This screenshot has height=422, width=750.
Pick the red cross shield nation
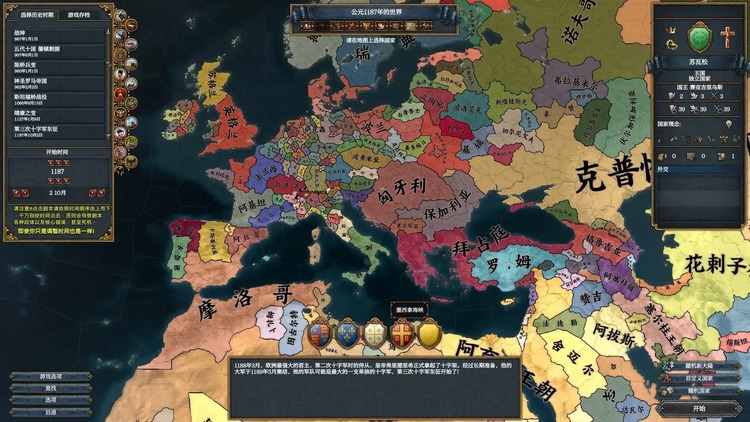pos(402,334)
